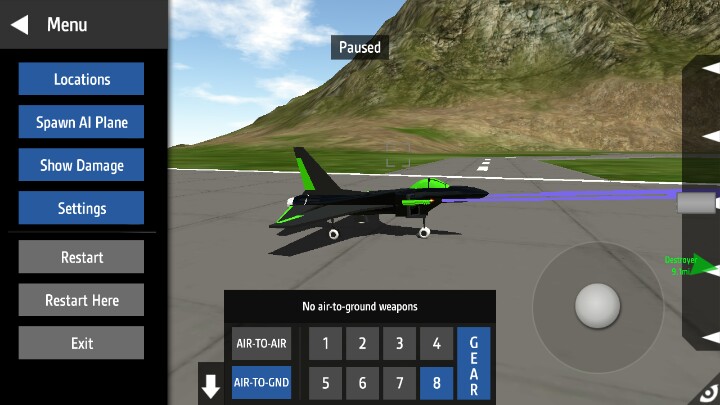
Task: Collapse panel with the down arrow
Action: point(211,387)
